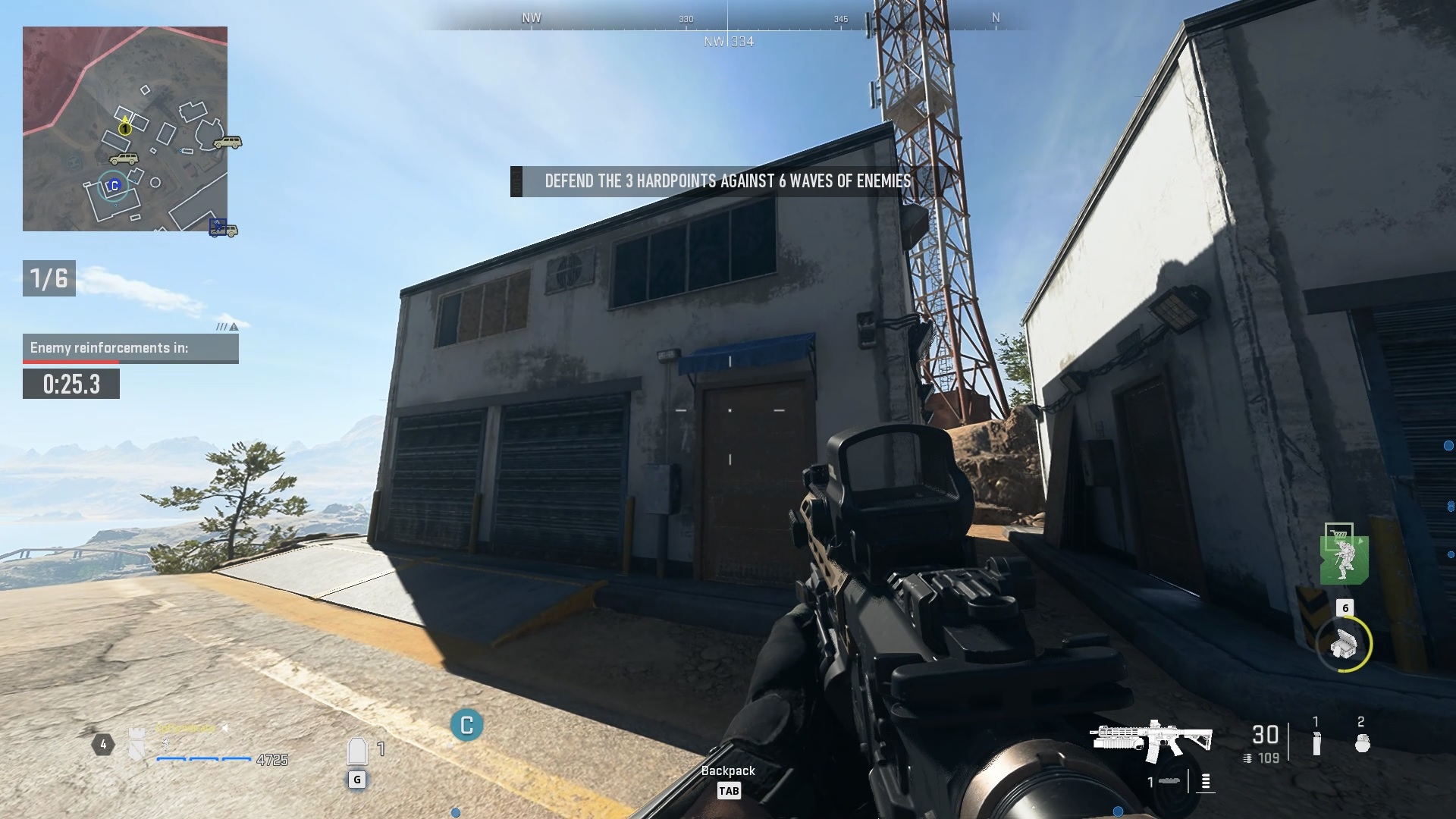This screenshot has width=1456, height=819.
Task: Click the hexagon level 4 badge
Action: [104, 744]
